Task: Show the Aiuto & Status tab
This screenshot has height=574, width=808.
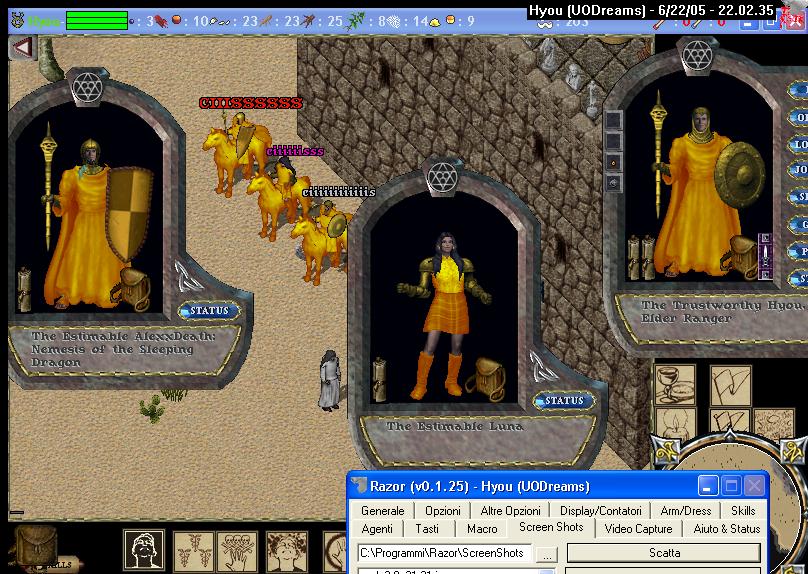Action: click(x=727, y=529)
